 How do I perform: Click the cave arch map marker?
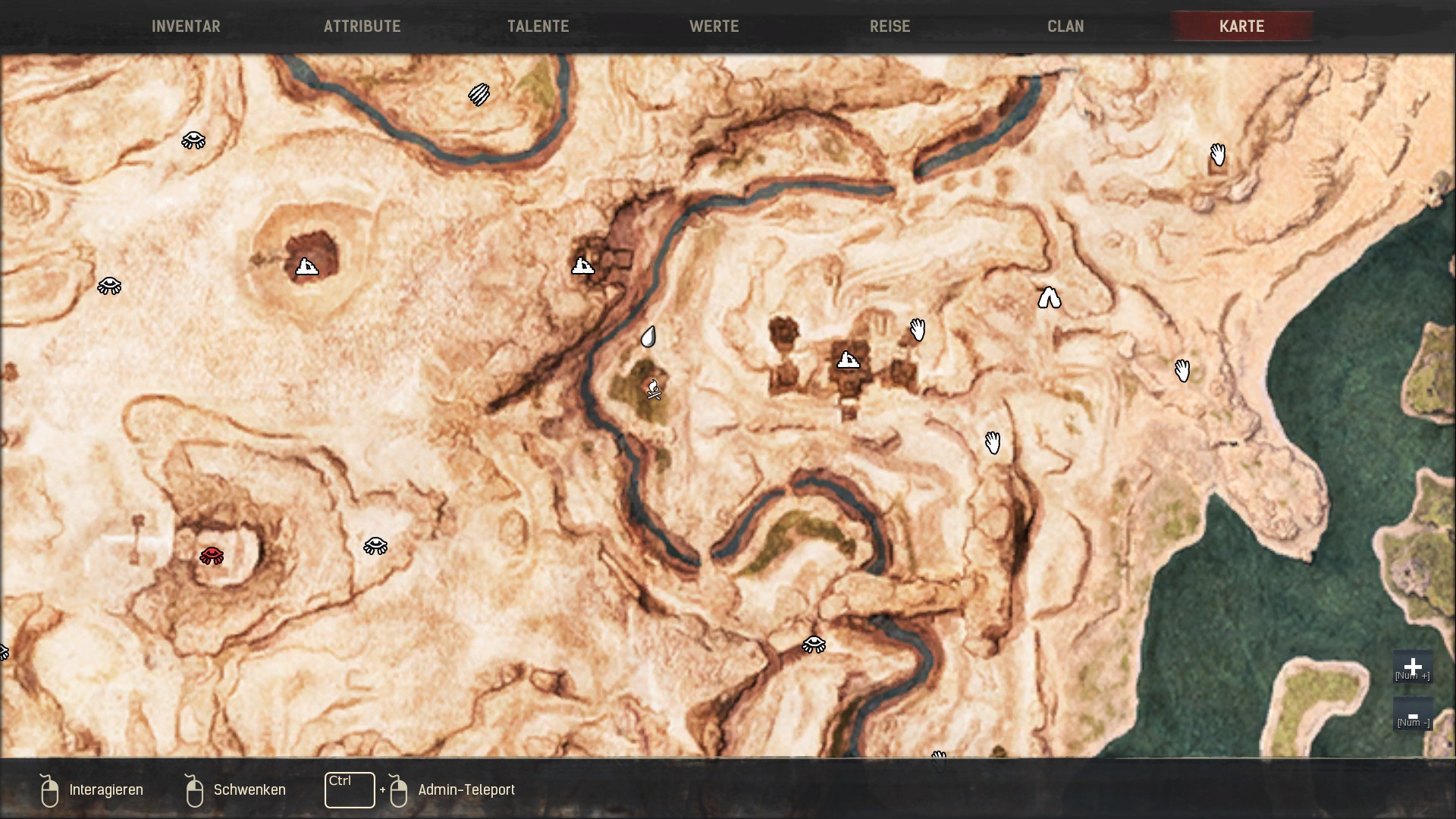[x=1049, y=298]
